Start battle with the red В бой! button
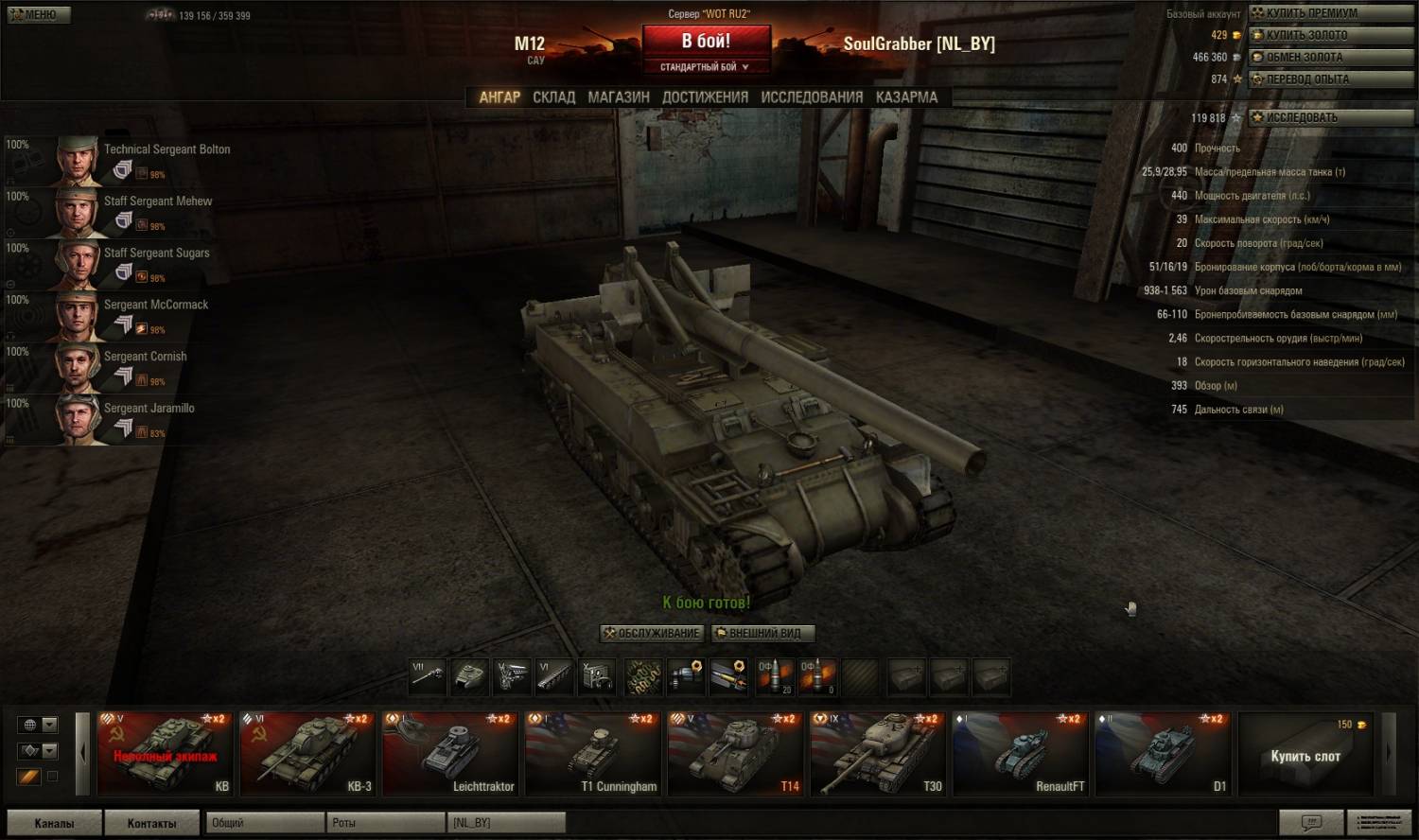1419x840 pixels. [x=706, y=43]
